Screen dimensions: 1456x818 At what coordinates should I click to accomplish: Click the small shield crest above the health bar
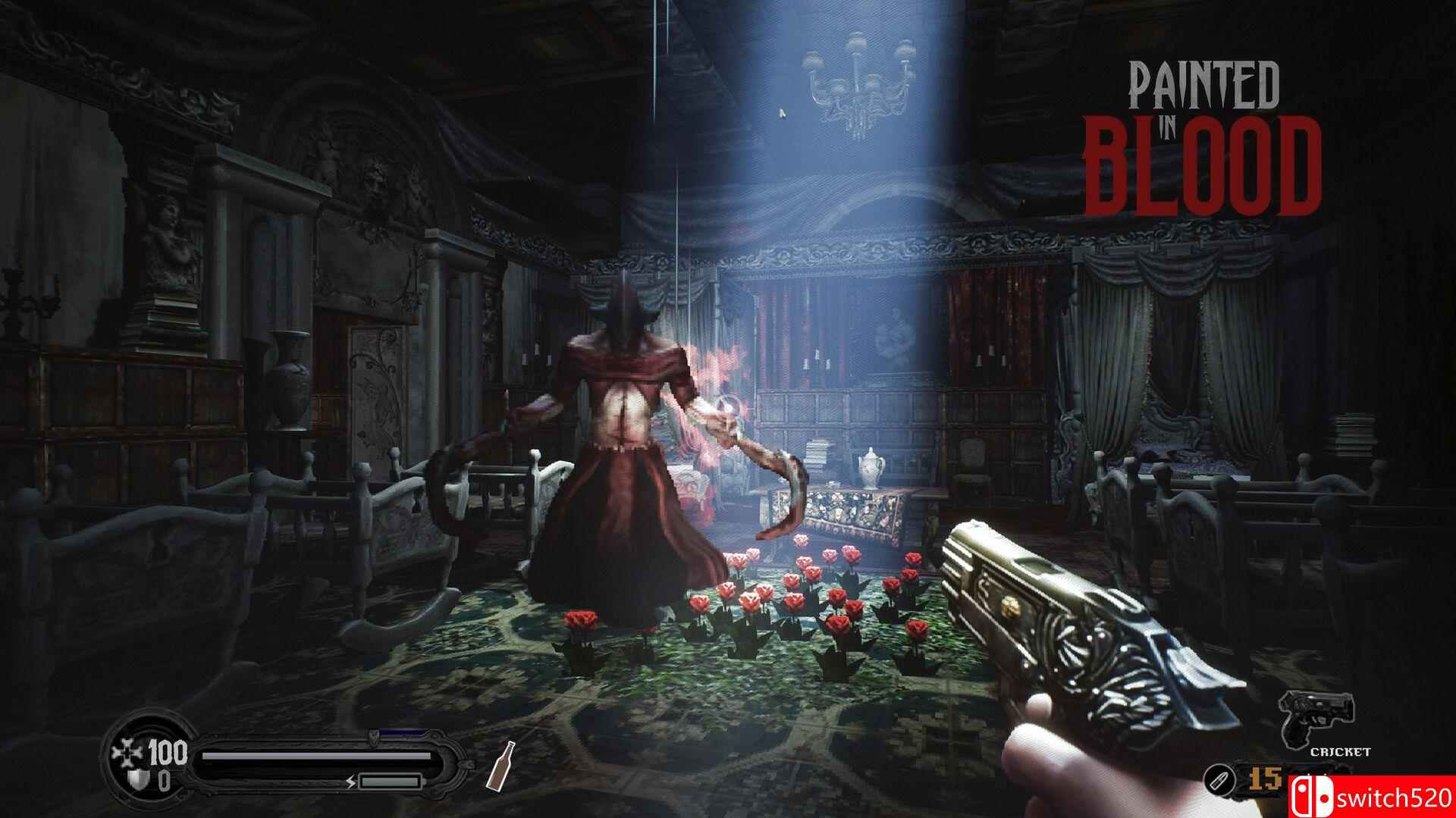(x=374, y=737)
